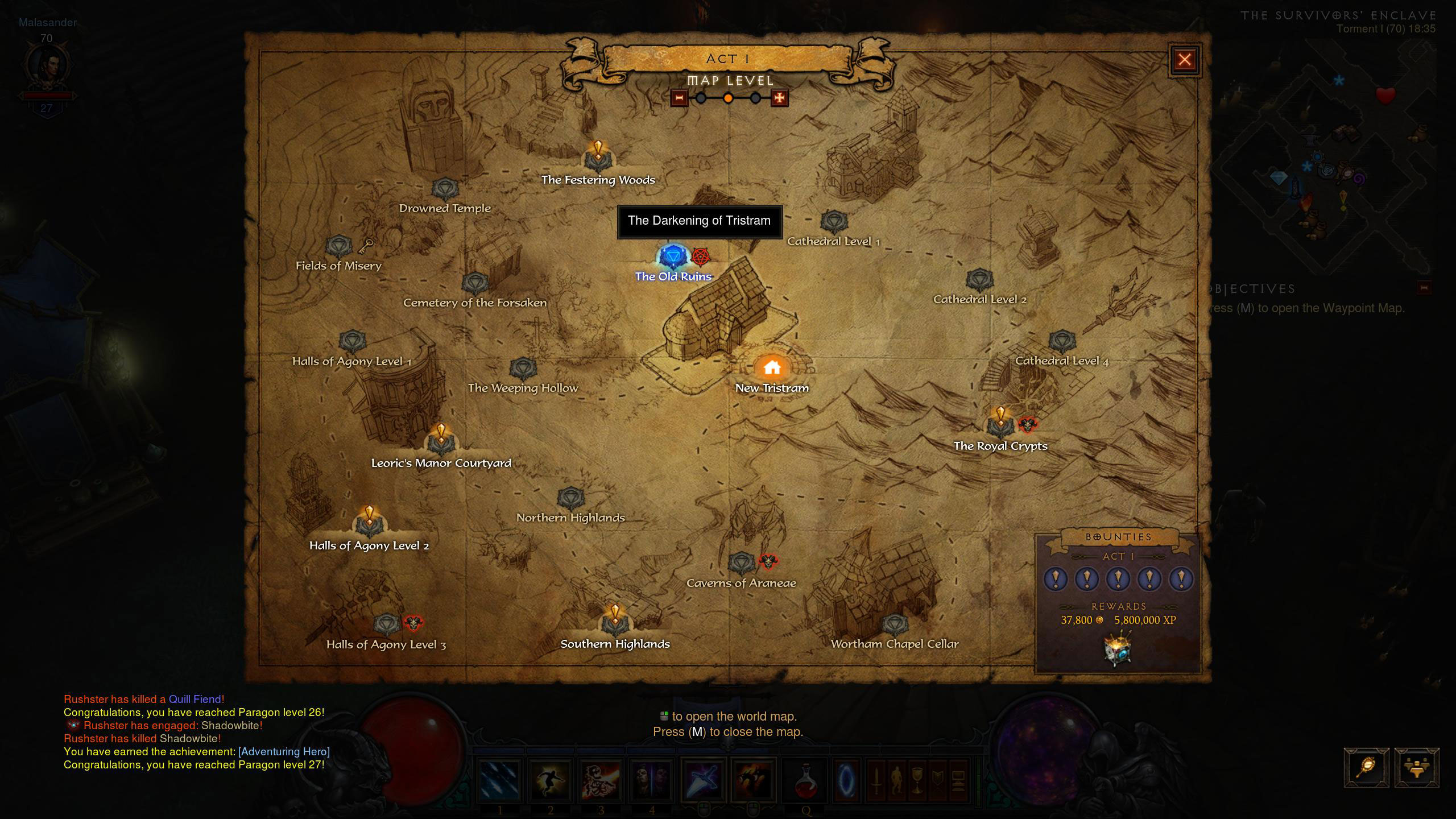Click the Horadric Cache bounty reward chest
The image size is (1456, 819).
pos(1118,648)
